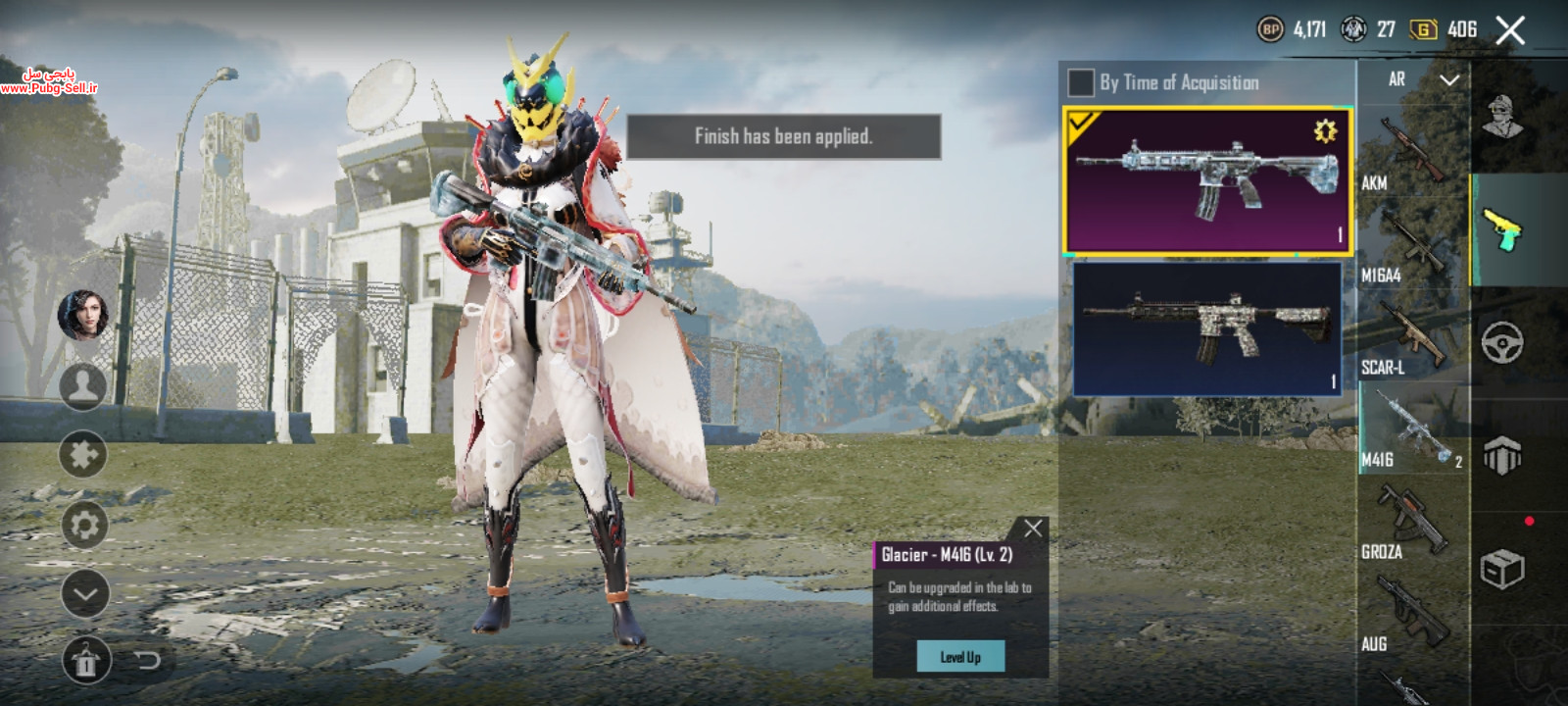This screenshot has height=706, width=1568.
Task: Close the Glacier M416 info popup
Action: tap(1033, 529)
